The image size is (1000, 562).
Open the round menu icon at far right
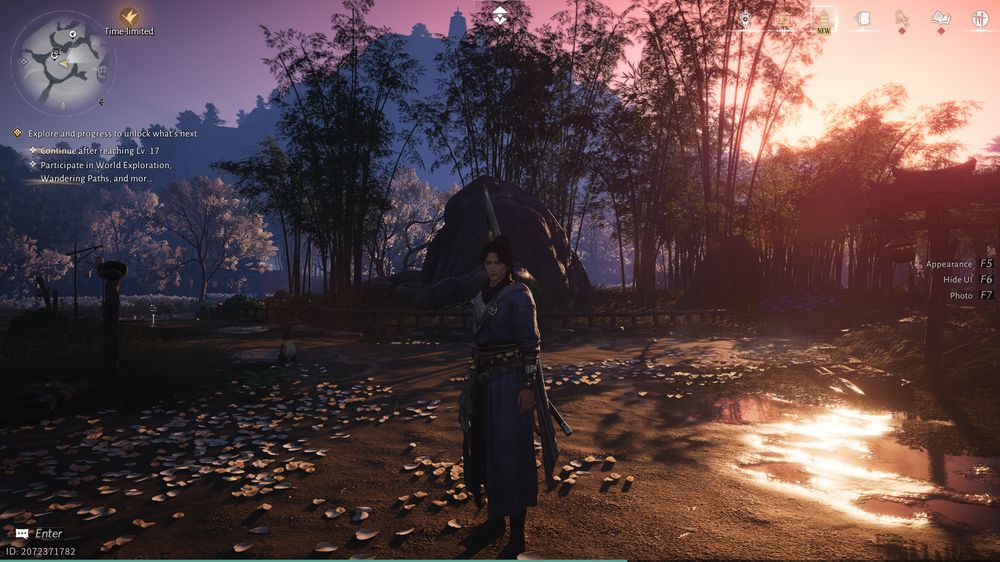click(980, 18)
